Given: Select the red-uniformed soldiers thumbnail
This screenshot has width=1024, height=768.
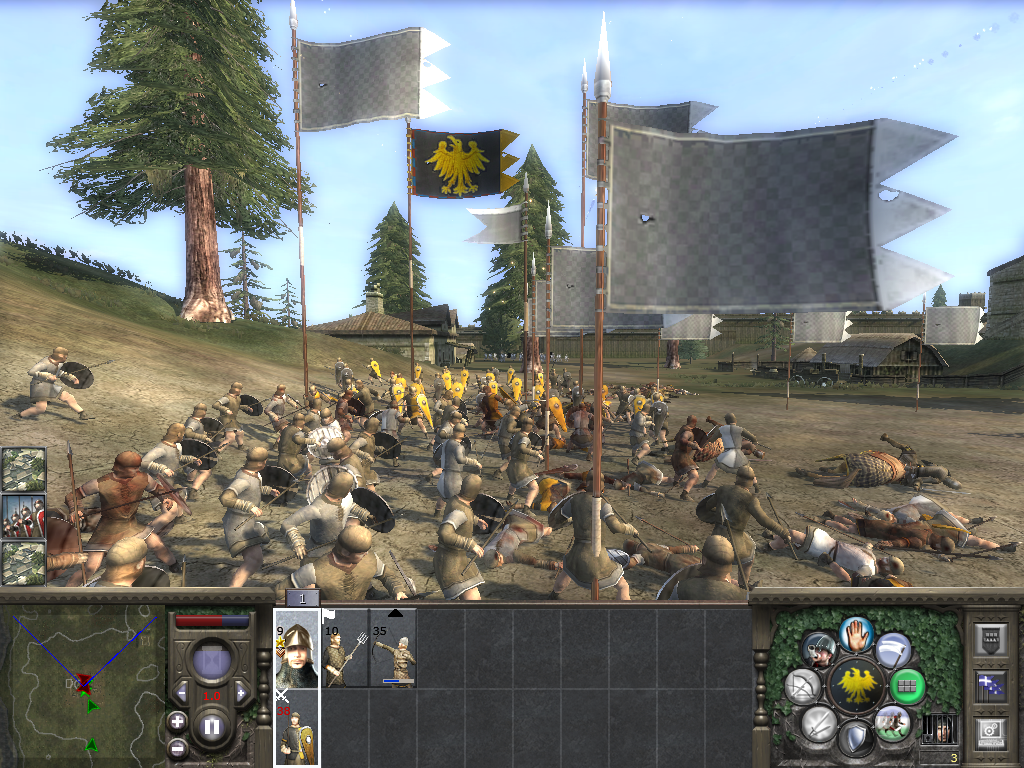Looking at the screenshot, I should point(24,517).
